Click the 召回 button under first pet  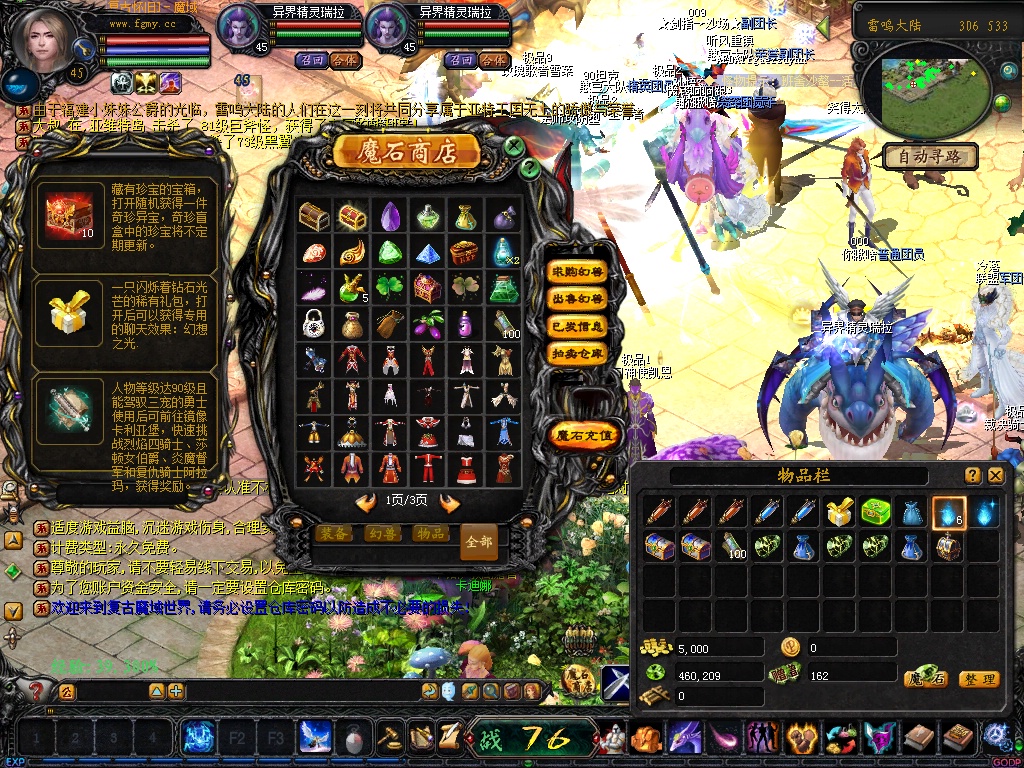310,60
